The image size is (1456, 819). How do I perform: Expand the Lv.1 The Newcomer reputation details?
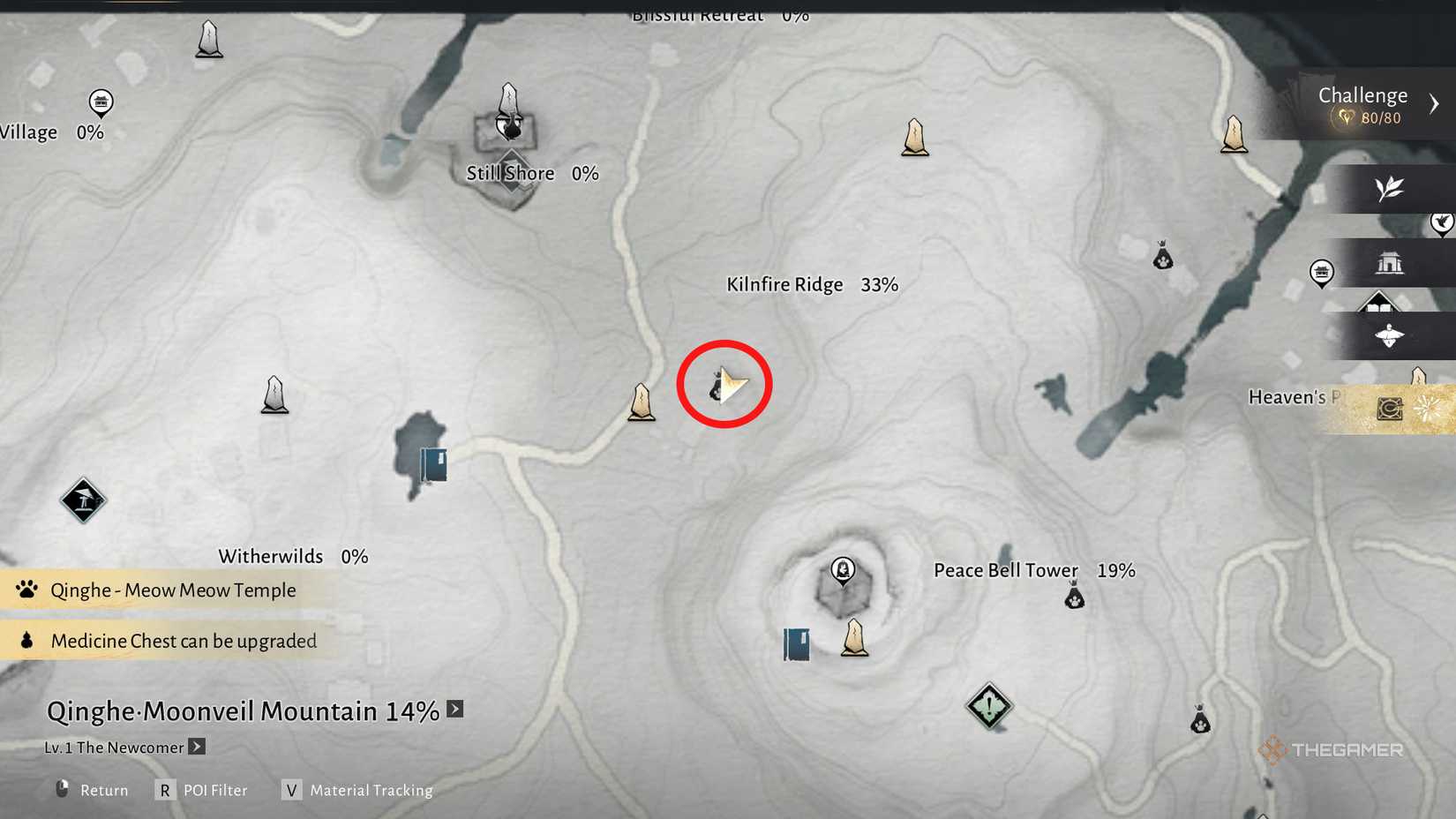[x=196, y=747]
